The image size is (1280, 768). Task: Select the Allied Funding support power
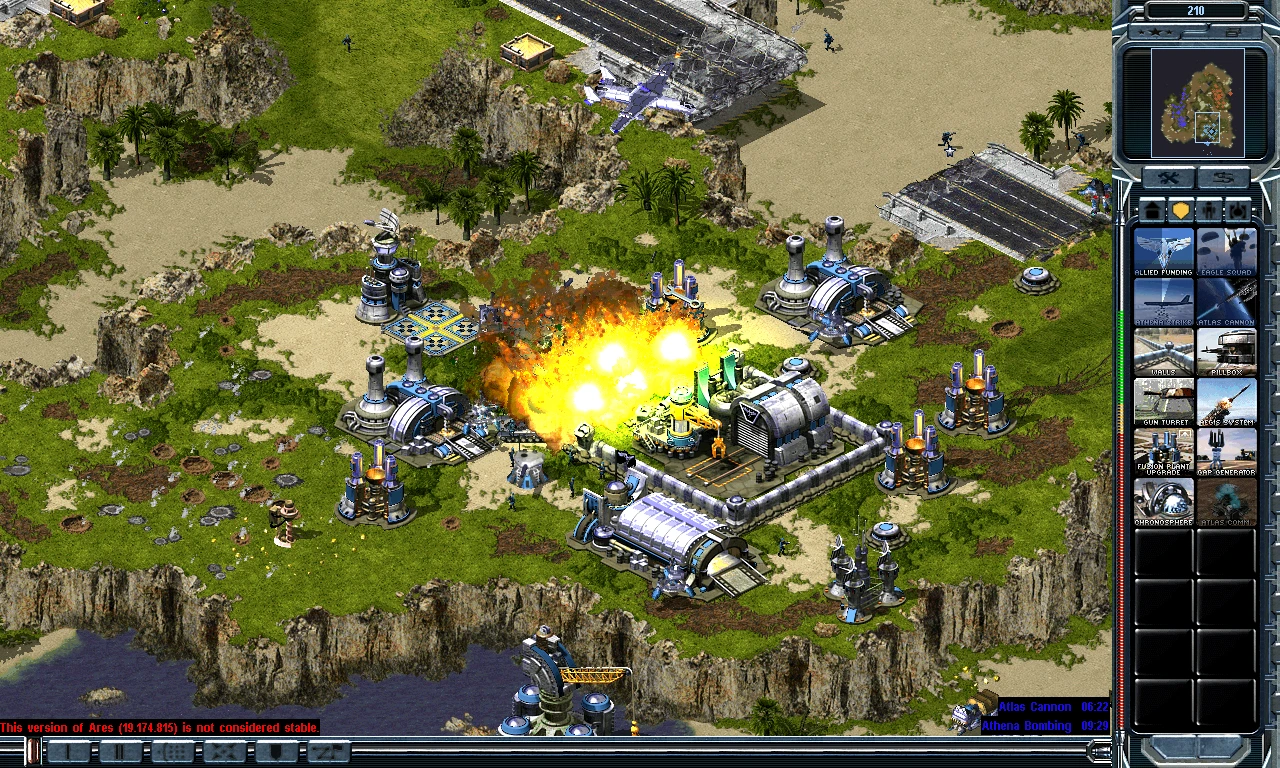(x=1164, y=252)
